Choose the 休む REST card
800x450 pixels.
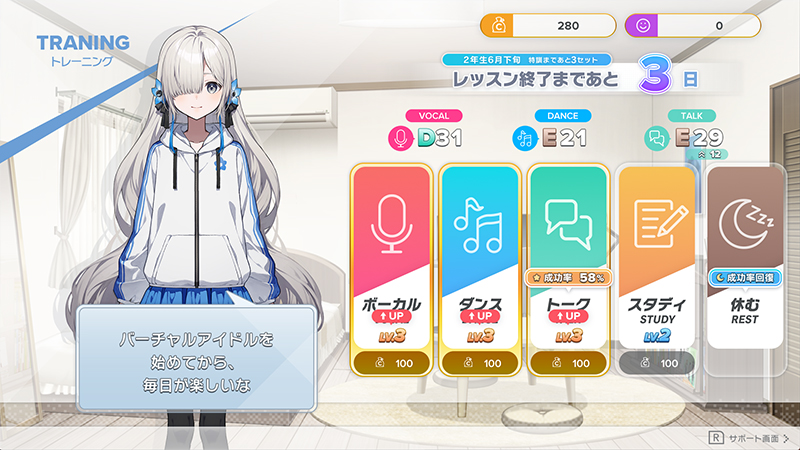coord(745,265)
